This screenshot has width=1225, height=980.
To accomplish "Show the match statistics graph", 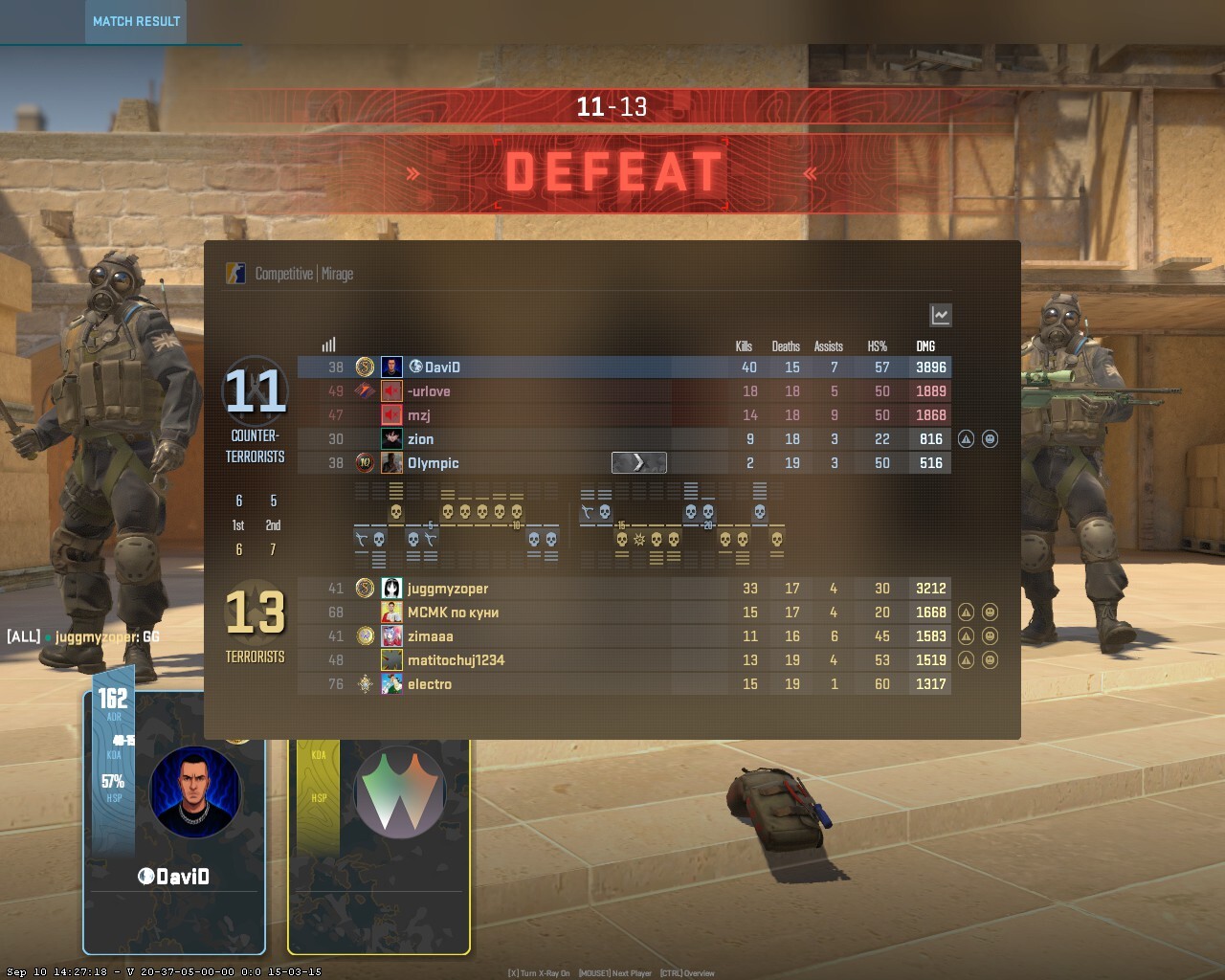I will (940, 315).
